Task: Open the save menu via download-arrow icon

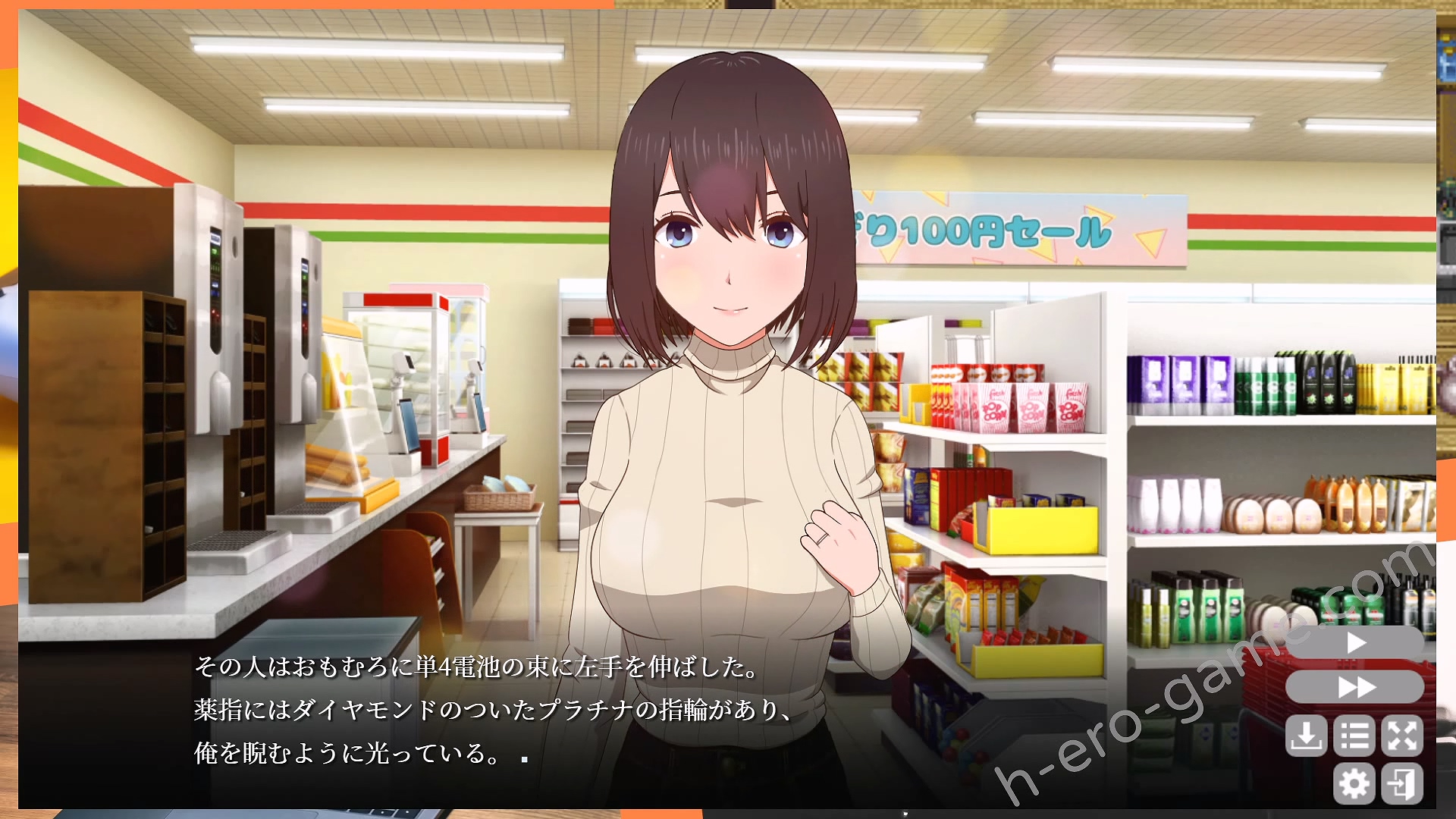Action: [x=1306, y=735]
